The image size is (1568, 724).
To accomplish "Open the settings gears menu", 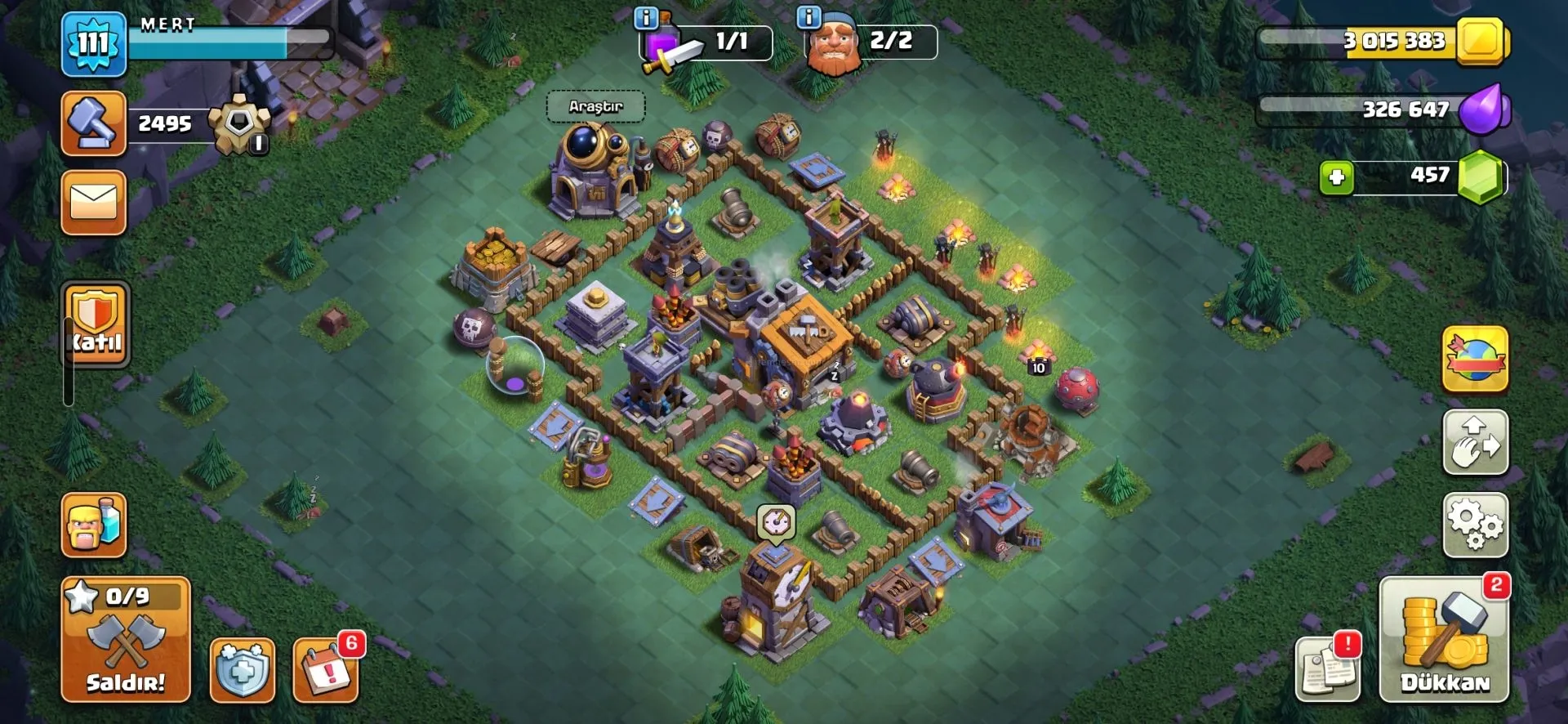I will [1475, 525].
